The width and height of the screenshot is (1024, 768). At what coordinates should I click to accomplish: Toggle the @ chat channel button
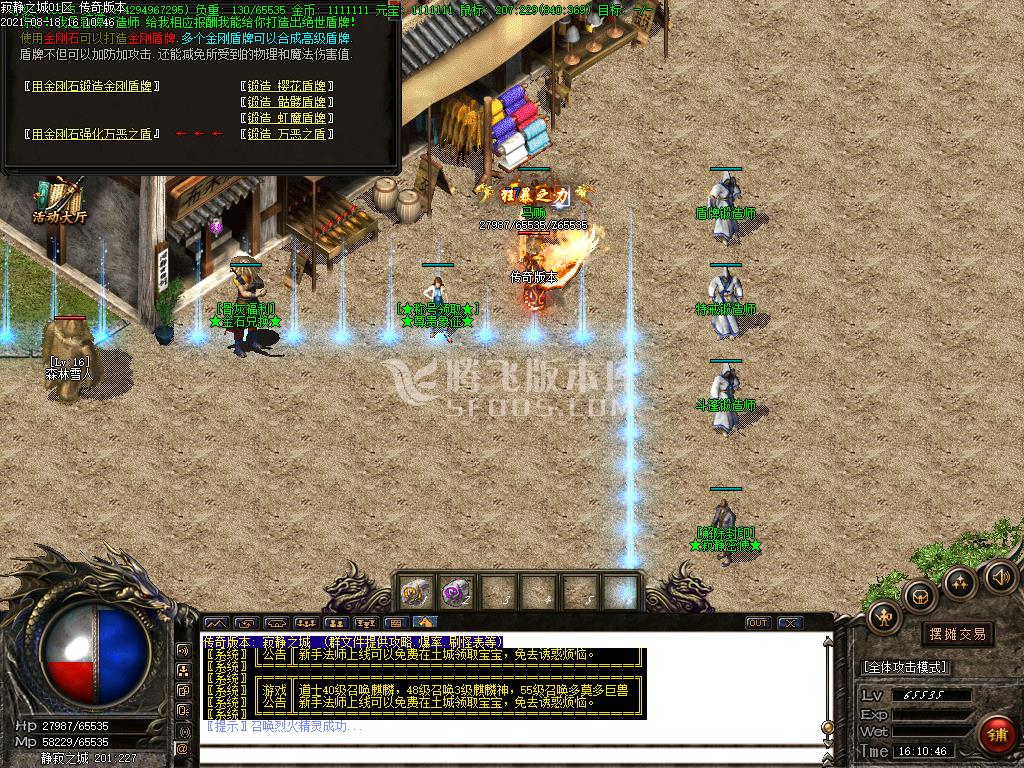183,748
